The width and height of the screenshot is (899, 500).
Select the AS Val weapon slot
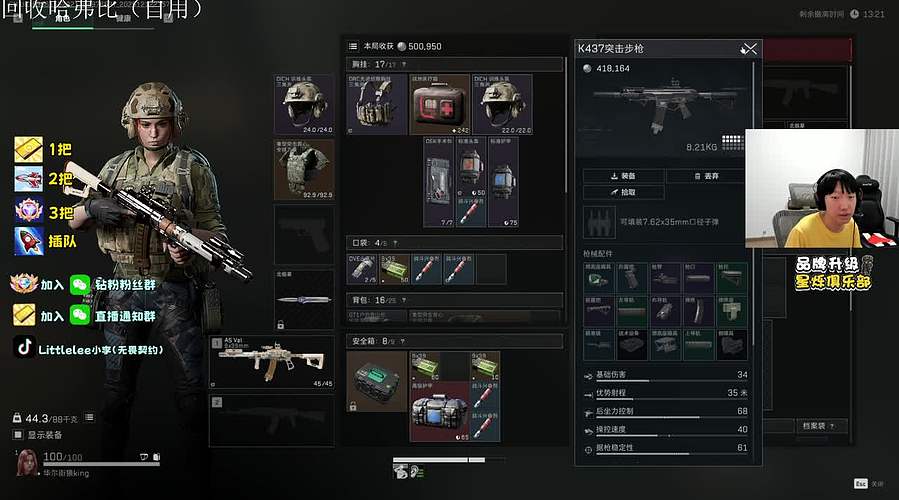[272, 362]
